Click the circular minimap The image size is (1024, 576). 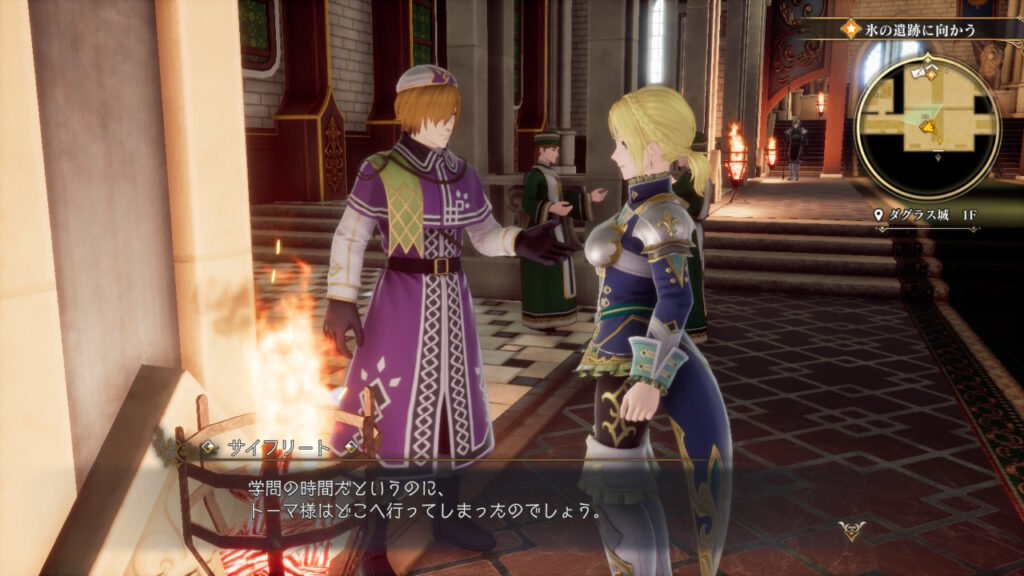(927, 127)
